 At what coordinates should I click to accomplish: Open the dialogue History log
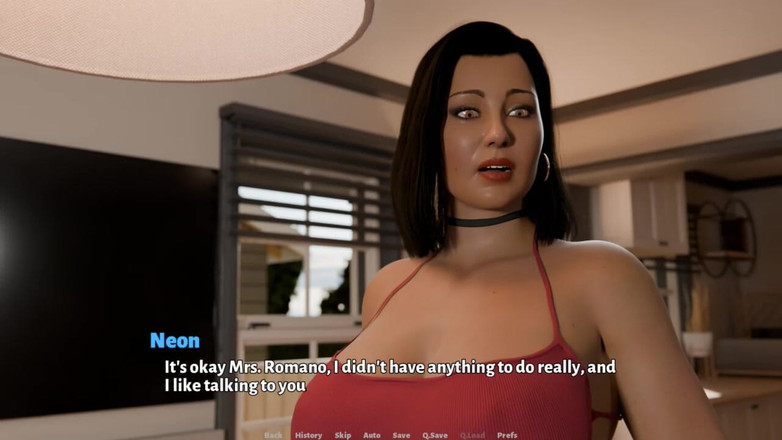(308, 435)
